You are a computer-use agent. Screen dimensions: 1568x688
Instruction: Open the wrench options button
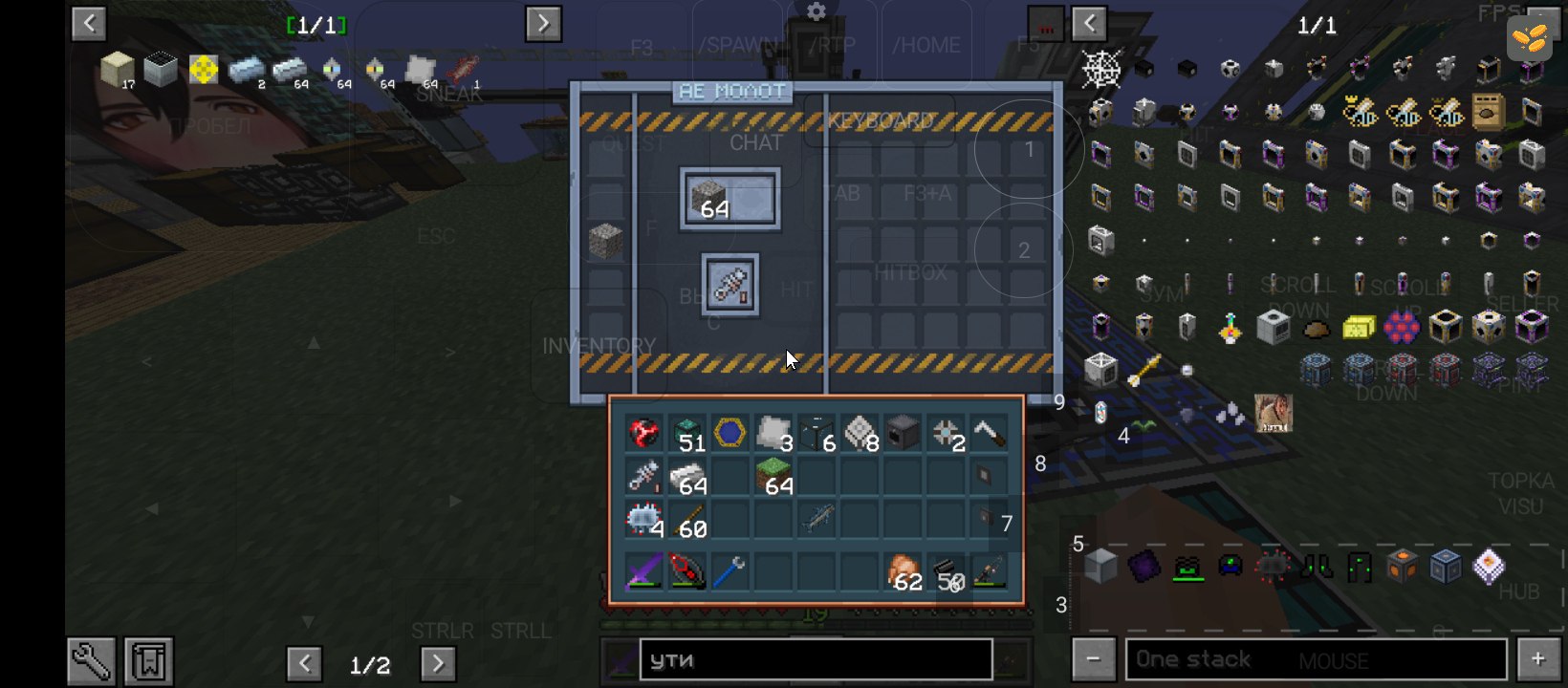click(92, 661)
